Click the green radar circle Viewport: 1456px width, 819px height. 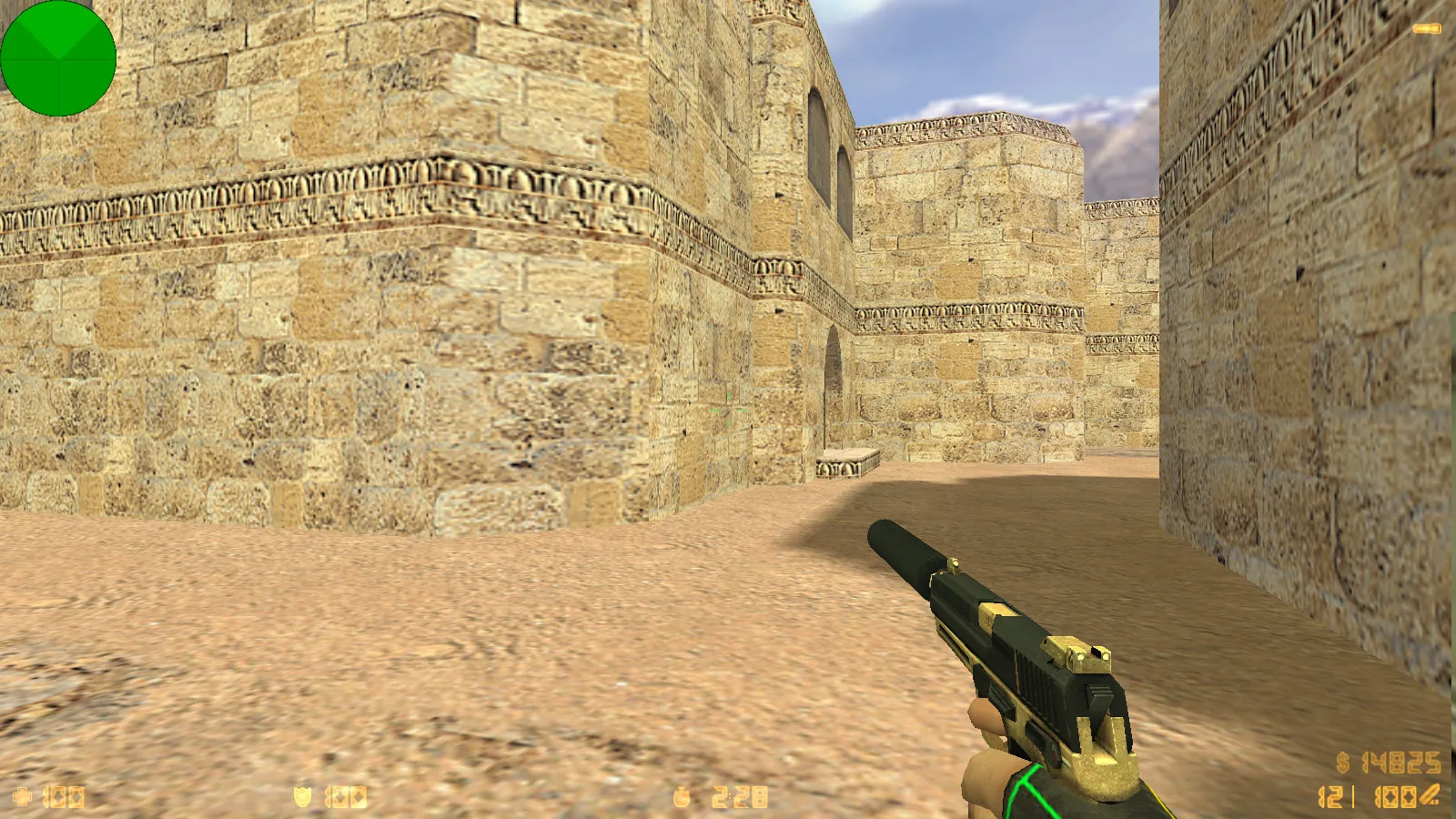pos(58,58)
